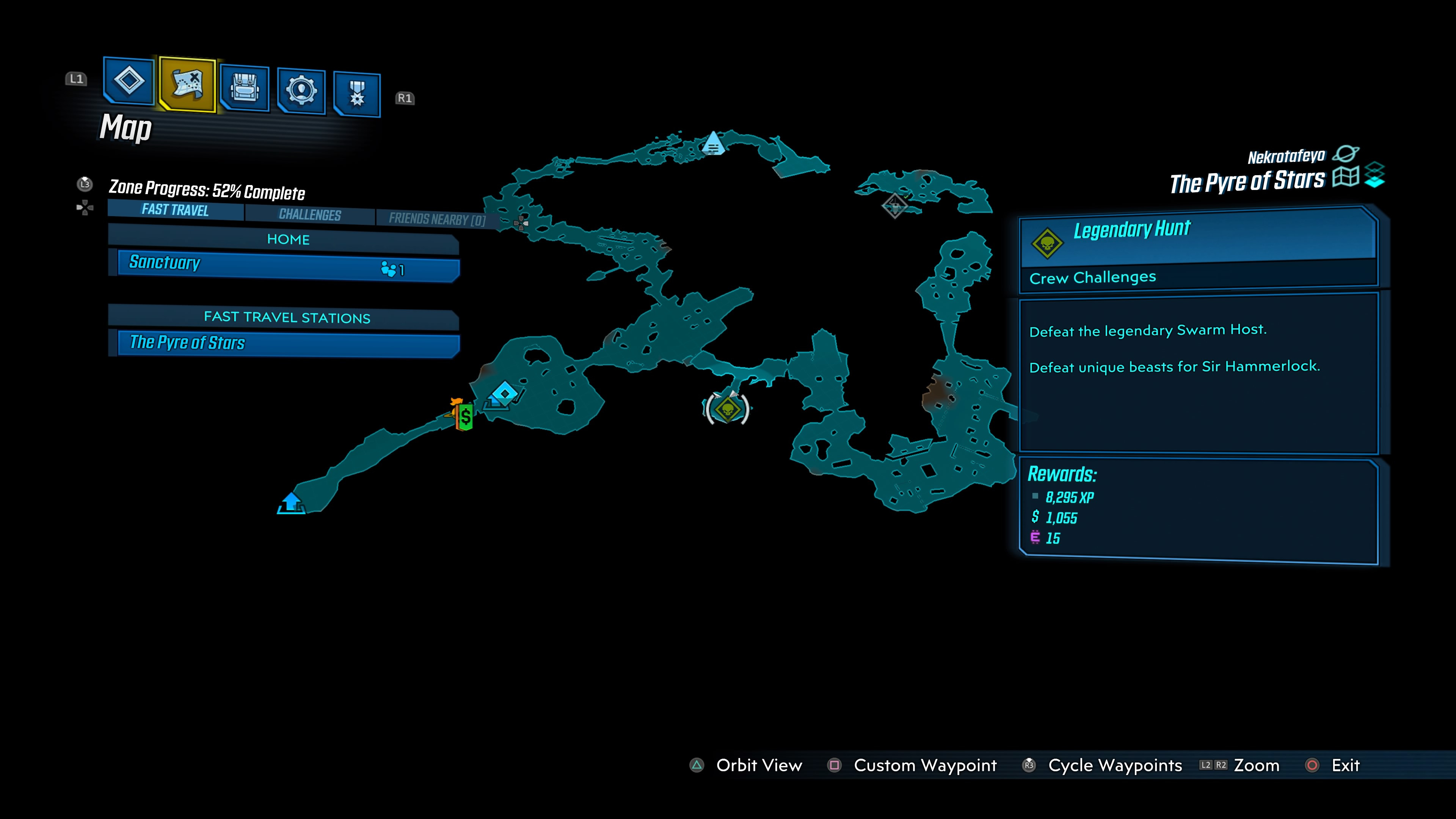Show the Challenges list
The width and height of the screenshot is (1456, 819).
coord(310,215)
